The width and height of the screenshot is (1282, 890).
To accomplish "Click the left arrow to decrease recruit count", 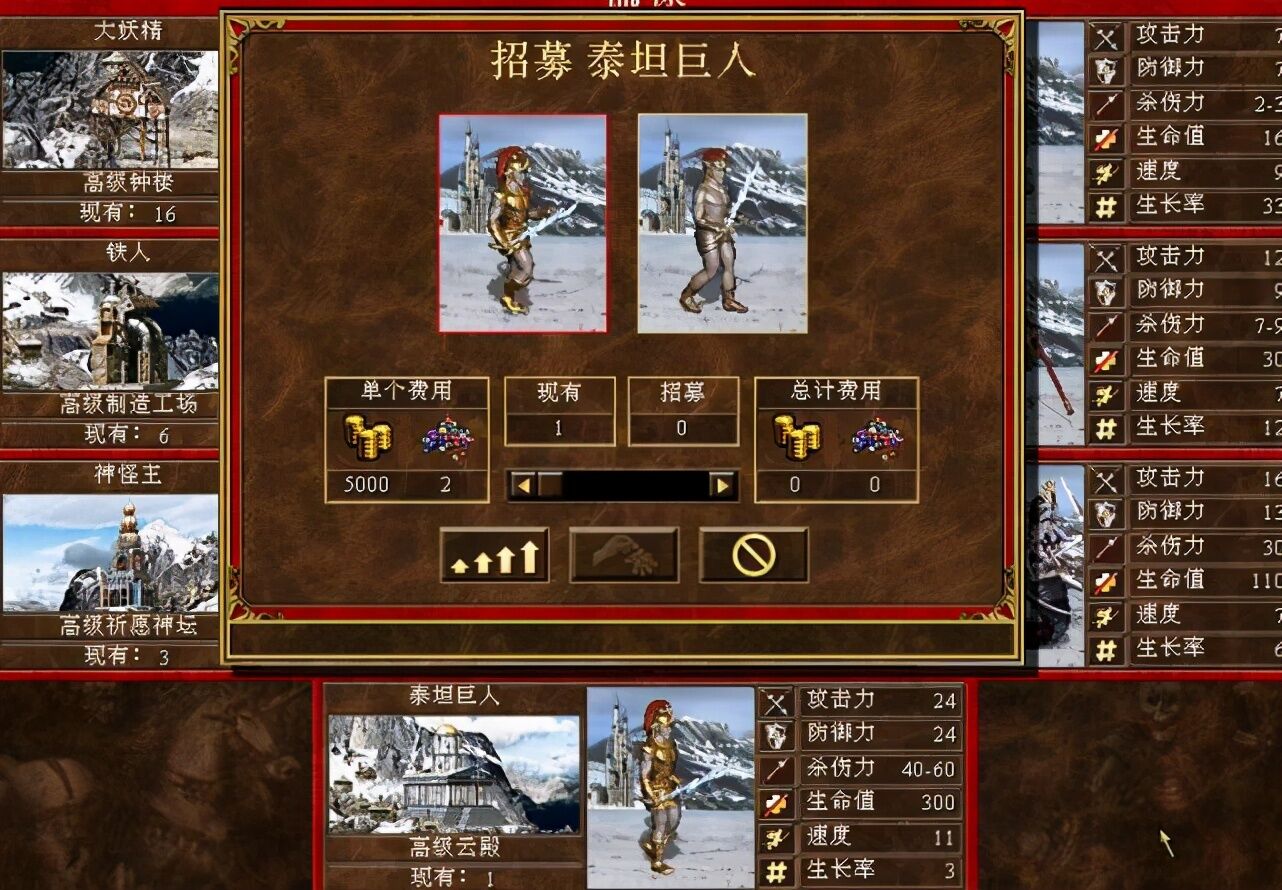I will pyautogui.click(x=525, y=484).
